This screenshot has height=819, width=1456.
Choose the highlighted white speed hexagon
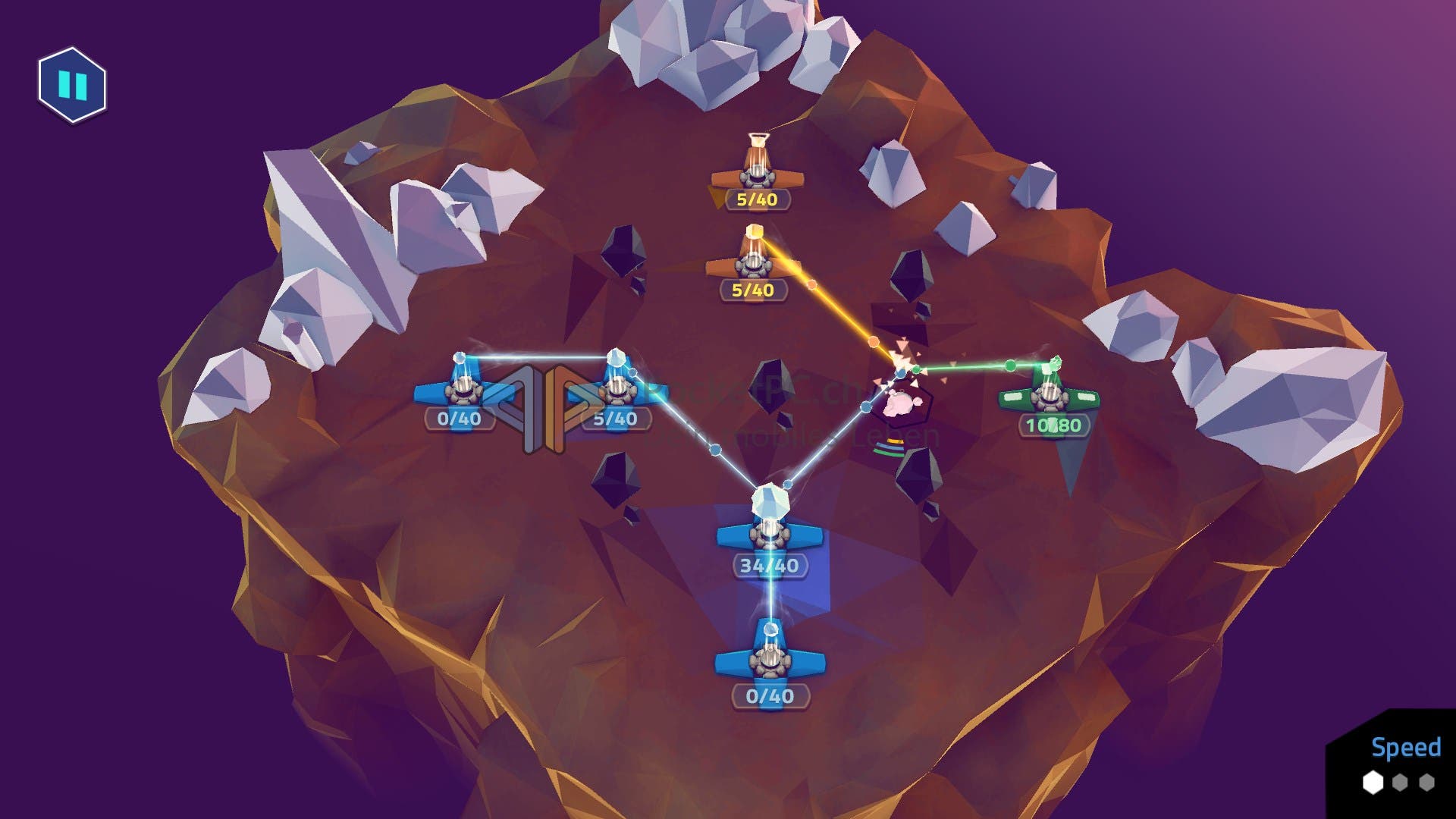click(x=1373, y=782)
